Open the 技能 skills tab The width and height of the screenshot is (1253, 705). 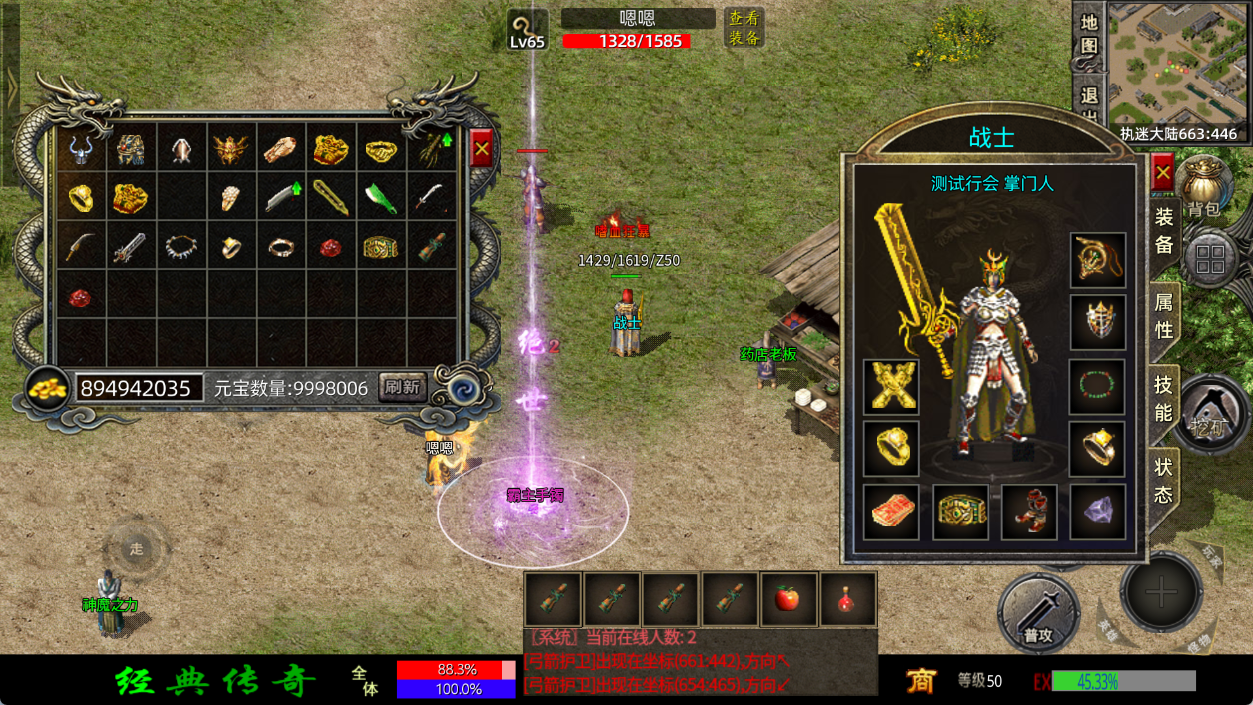(1164, 398)
